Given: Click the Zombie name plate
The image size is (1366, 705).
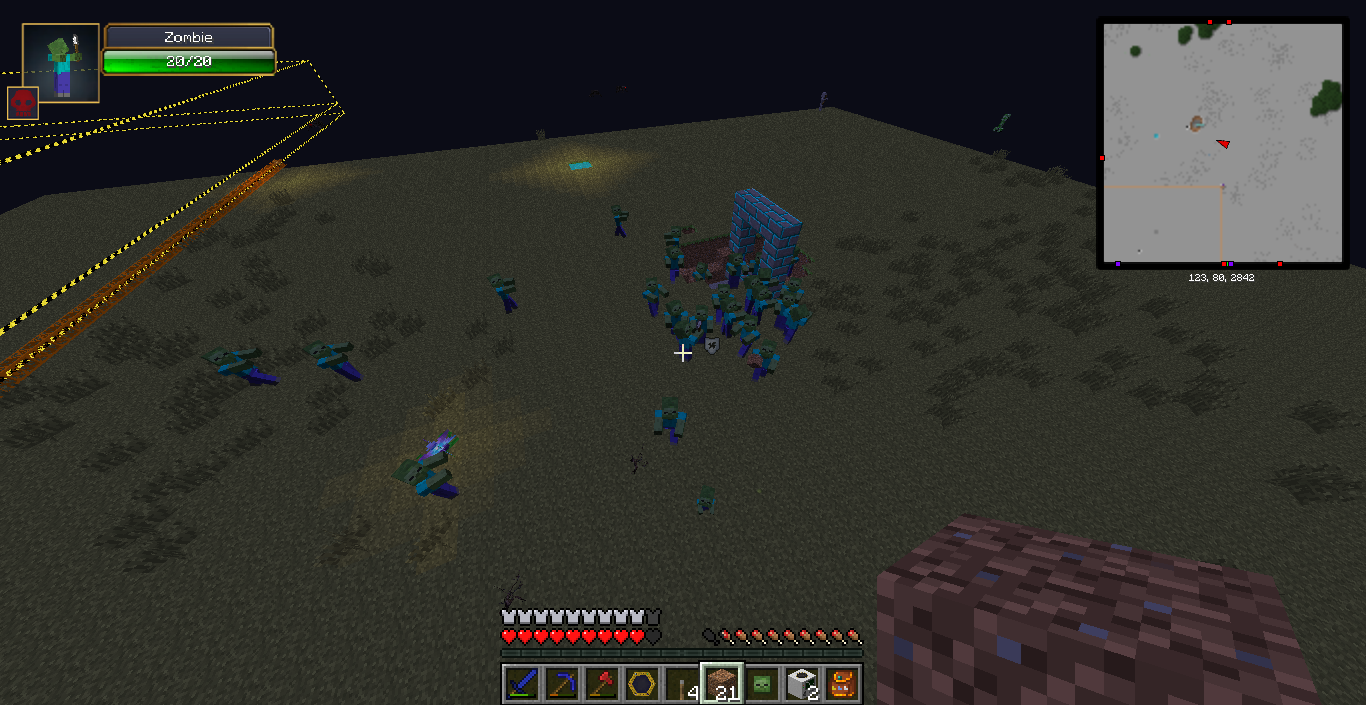Looking at the screenshot, I should pyautogui.click(x=188, y=37).
